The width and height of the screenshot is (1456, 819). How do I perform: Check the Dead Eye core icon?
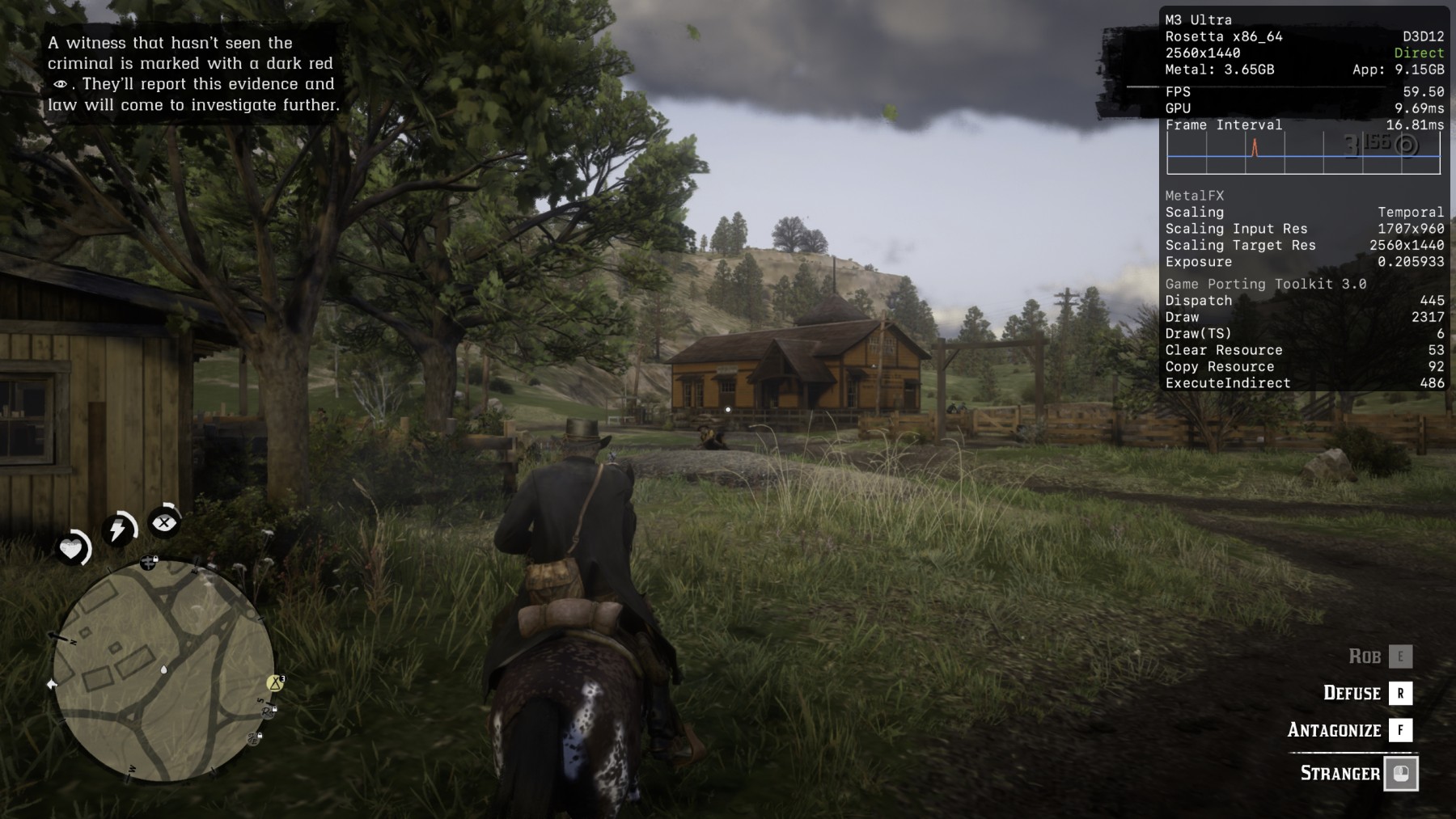(164, 522)
